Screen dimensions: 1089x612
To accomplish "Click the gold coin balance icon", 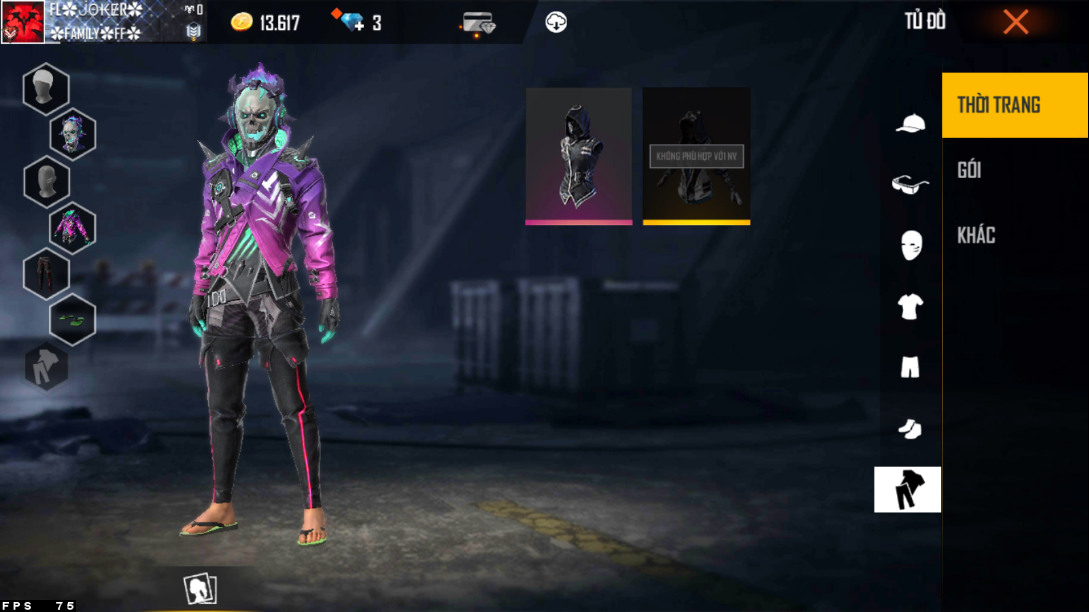I will [x=242, y=22].
